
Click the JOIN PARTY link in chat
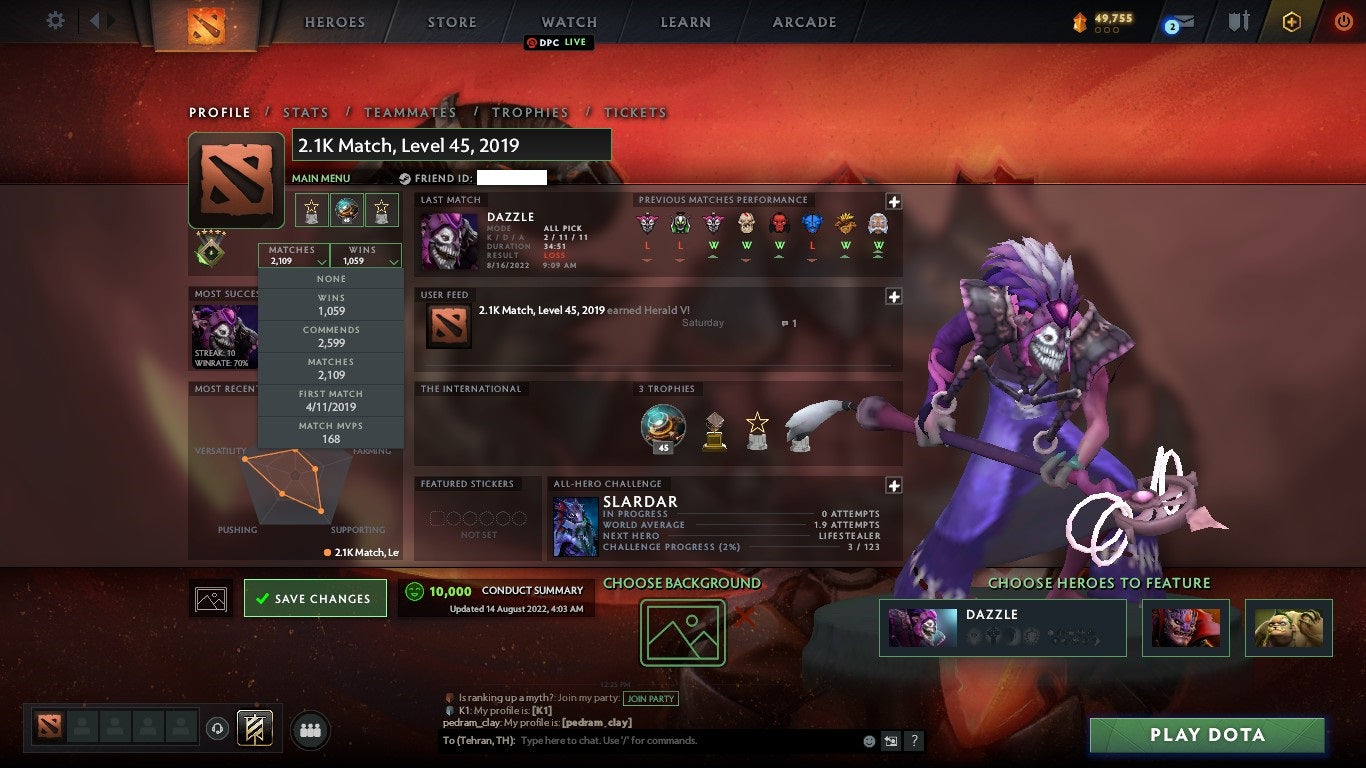tap(651, 698)
